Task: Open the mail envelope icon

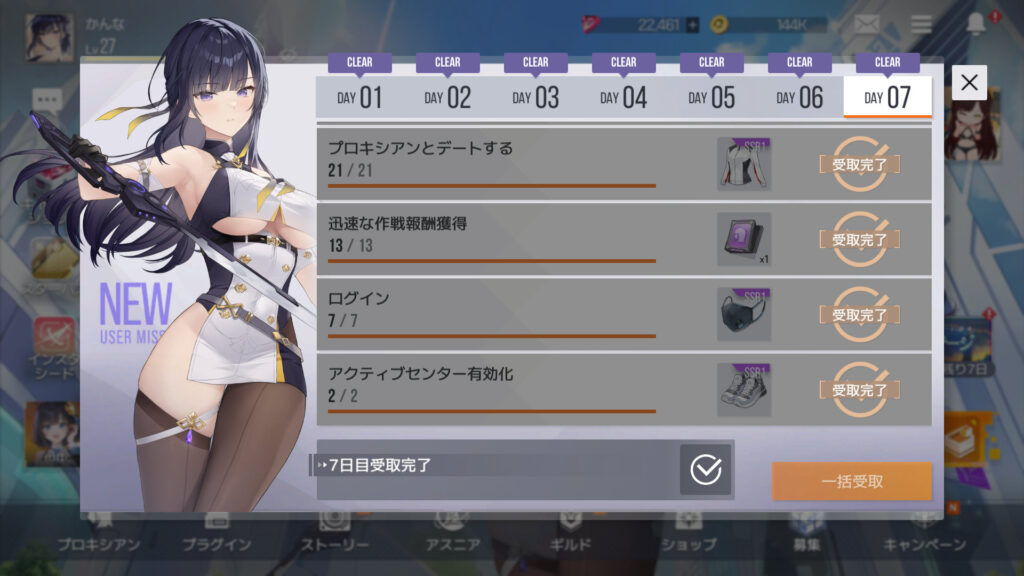Action: click(868, 25)
